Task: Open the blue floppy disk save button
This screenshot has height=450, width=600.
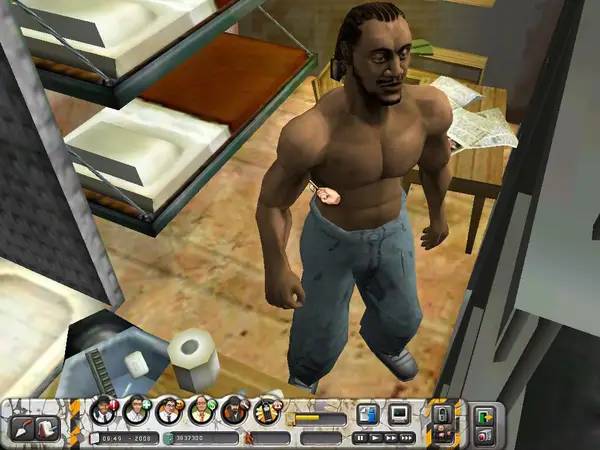Action: [368, 412]
